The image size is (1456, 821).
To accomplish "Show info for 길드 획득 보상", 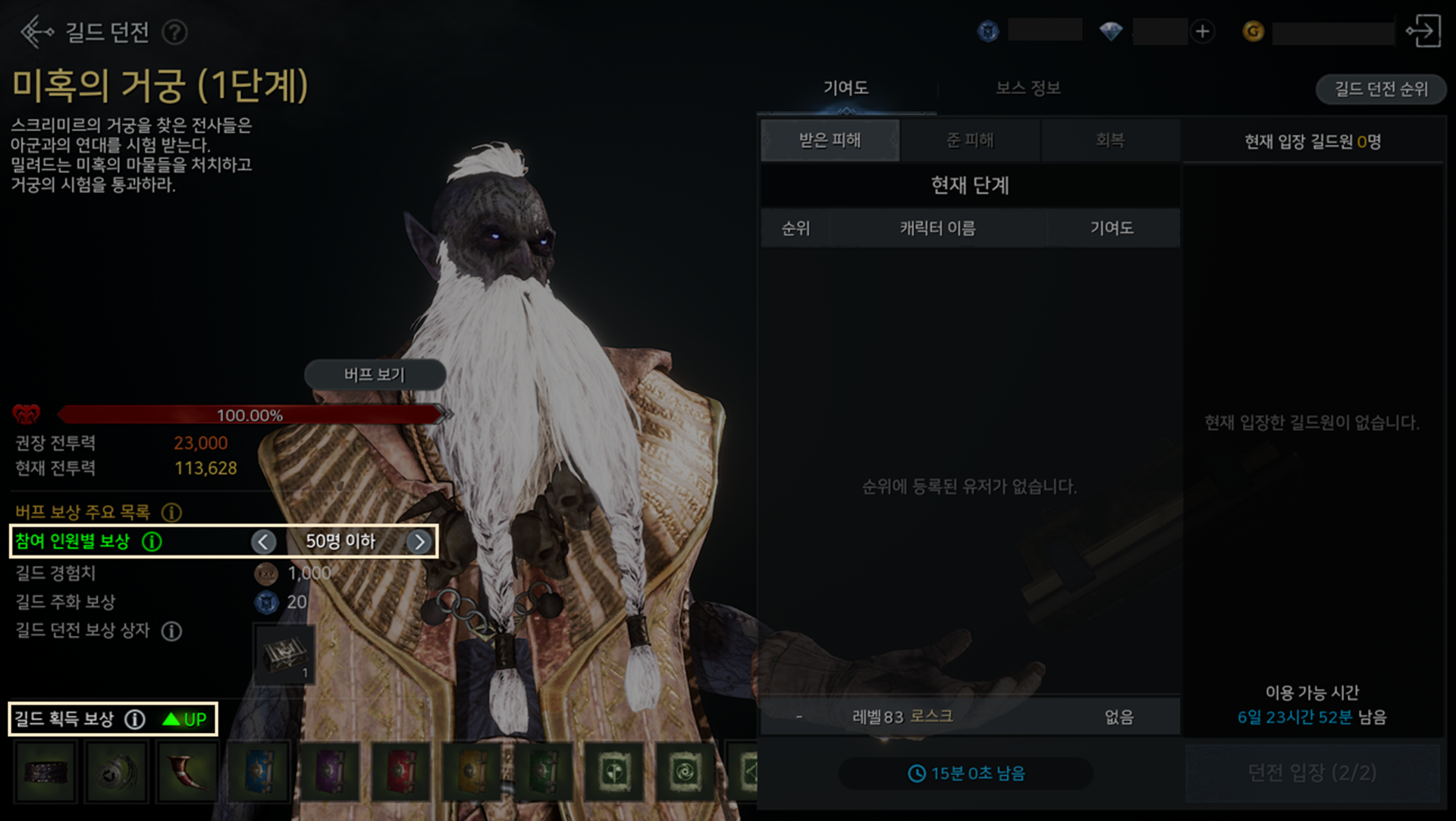I will coord(135,719).
